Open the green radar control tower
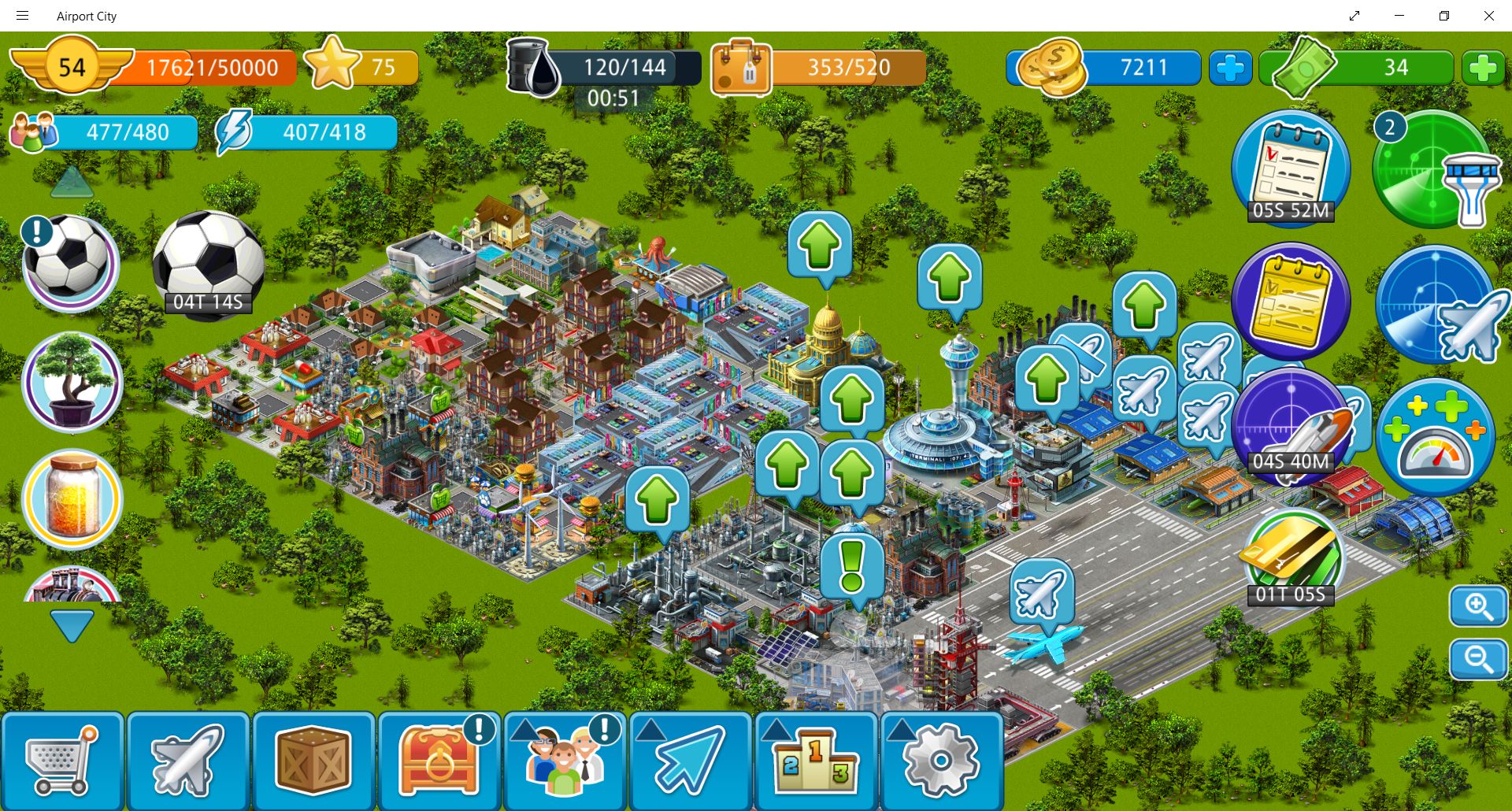This screenshot has height=811, width=1512. tap(1433, 171)
